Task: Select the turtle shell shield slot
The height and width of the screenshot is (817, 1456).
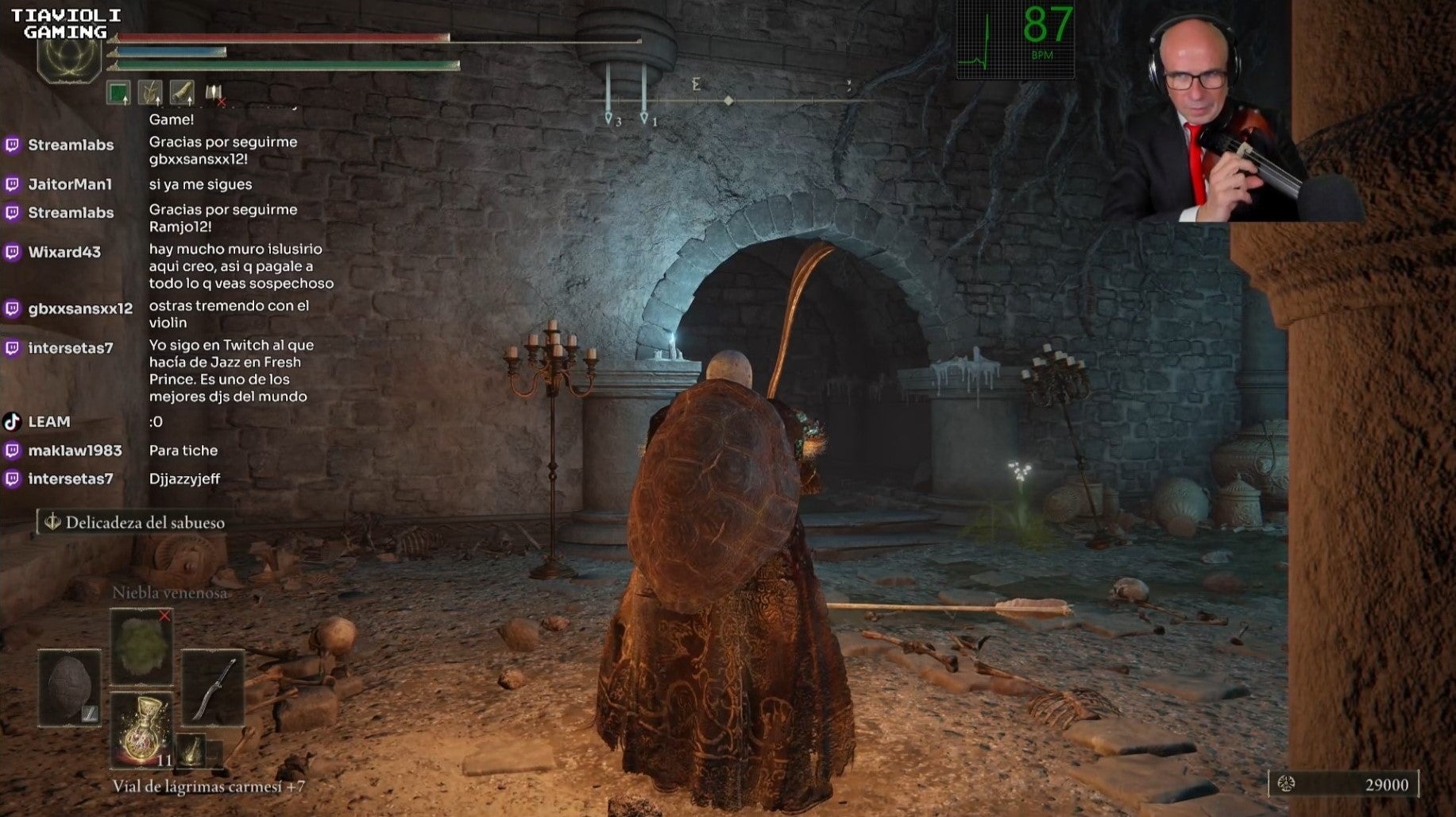Action: coord(70,687)
